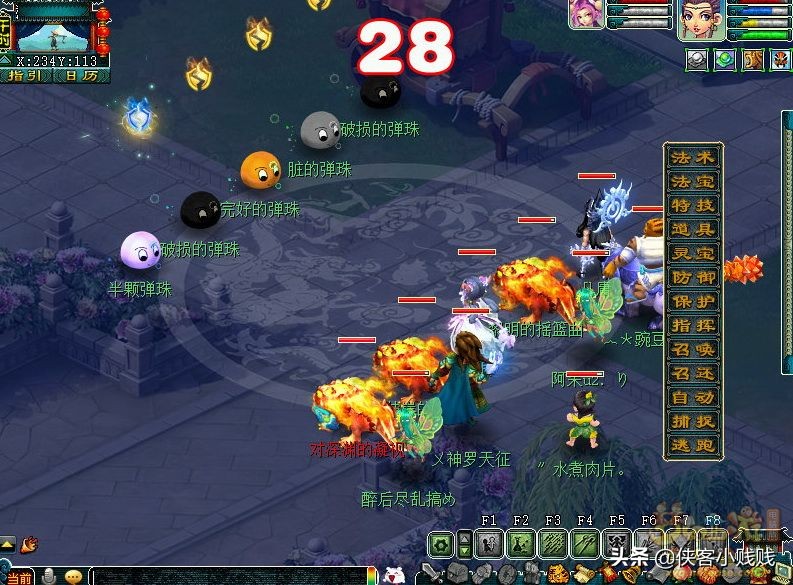Switch the 当前 chat channel tab
The image size is (793, 585).
17,577
